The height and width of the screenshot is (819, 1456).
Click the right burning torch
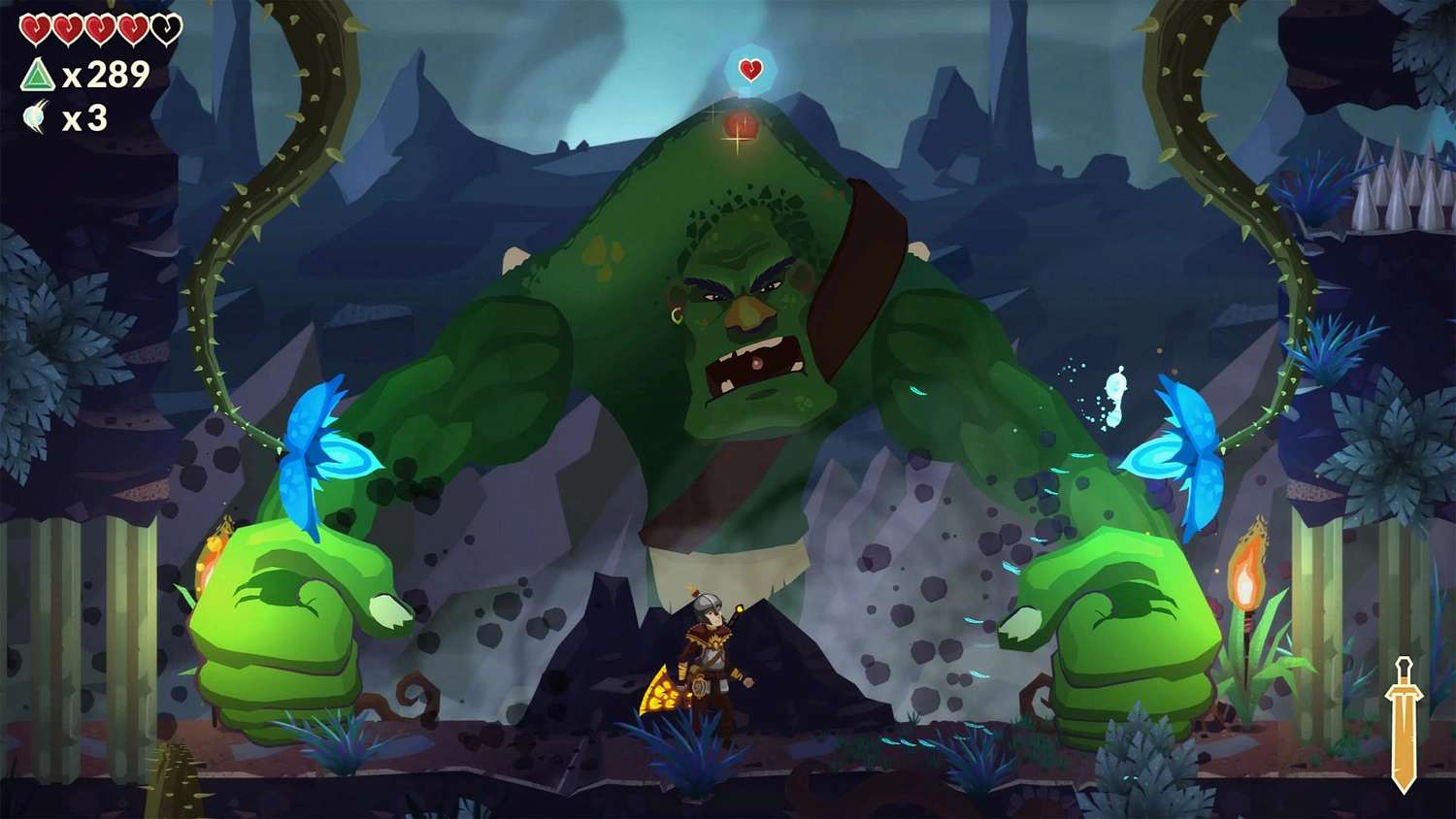click(1248, 573)
